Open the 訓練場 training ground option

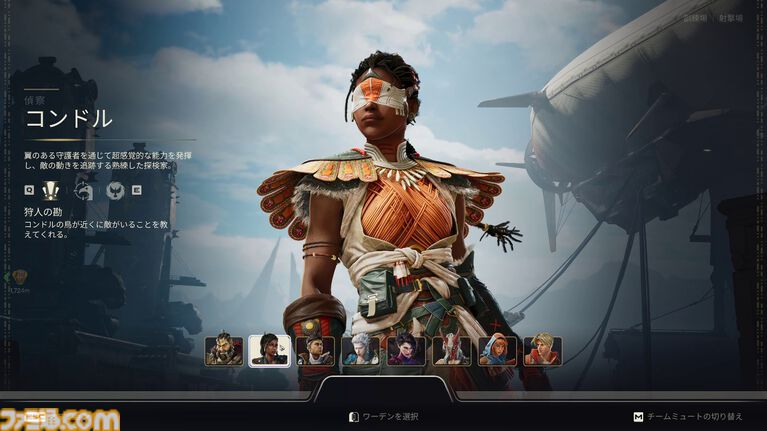(696, 18)
